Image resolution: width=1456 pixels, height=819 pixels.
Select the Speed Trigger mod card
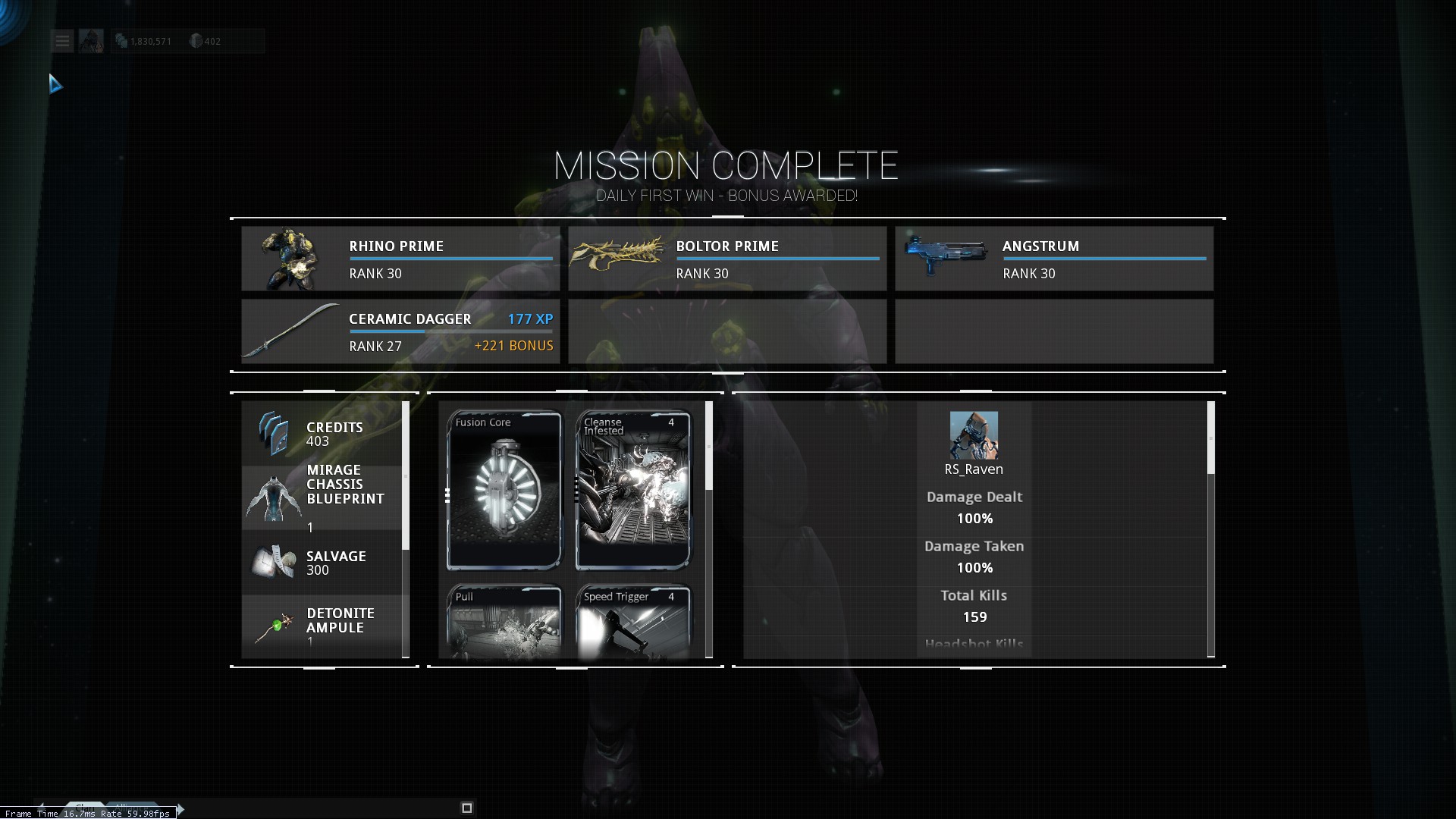tap(633, 622)
